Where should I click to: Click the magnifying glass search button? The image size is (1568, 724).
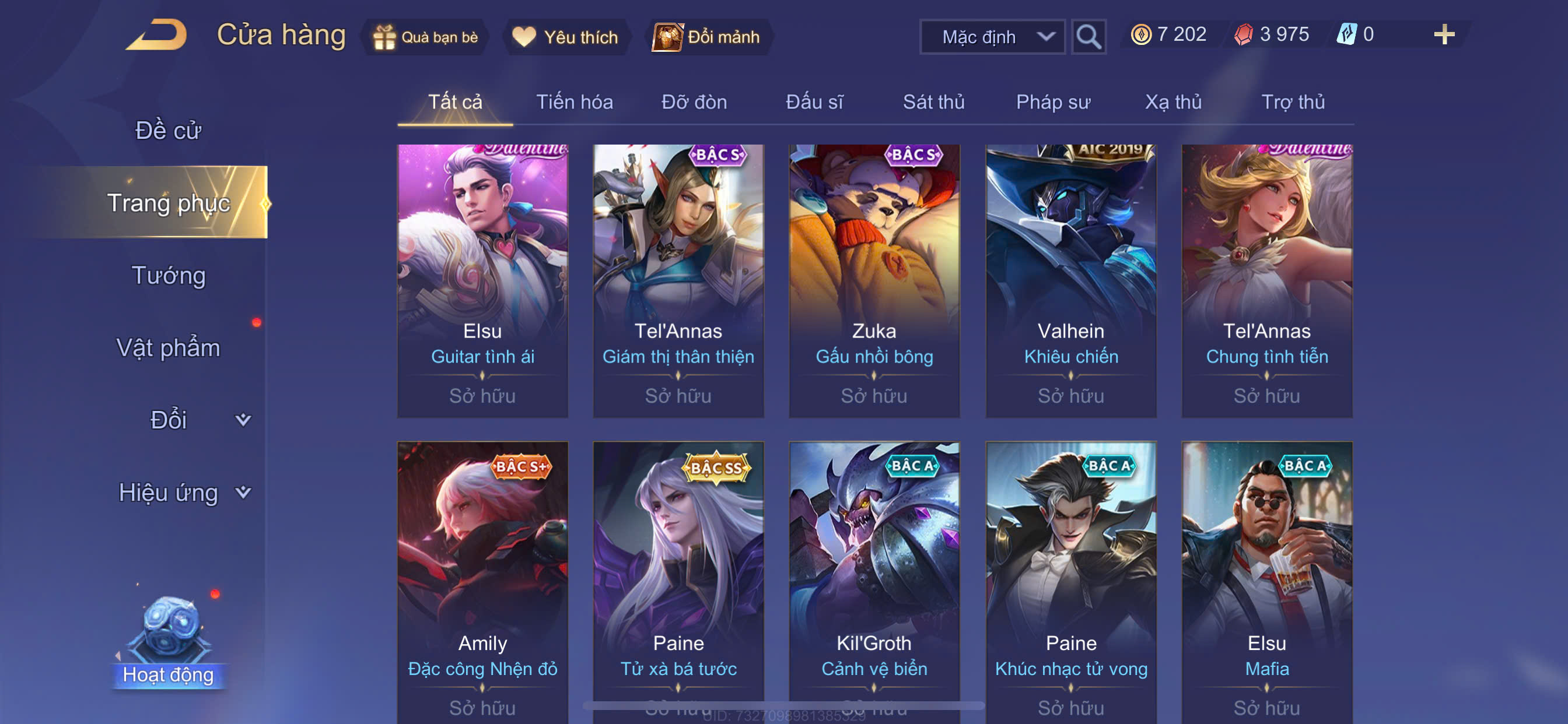(1088, 37)
